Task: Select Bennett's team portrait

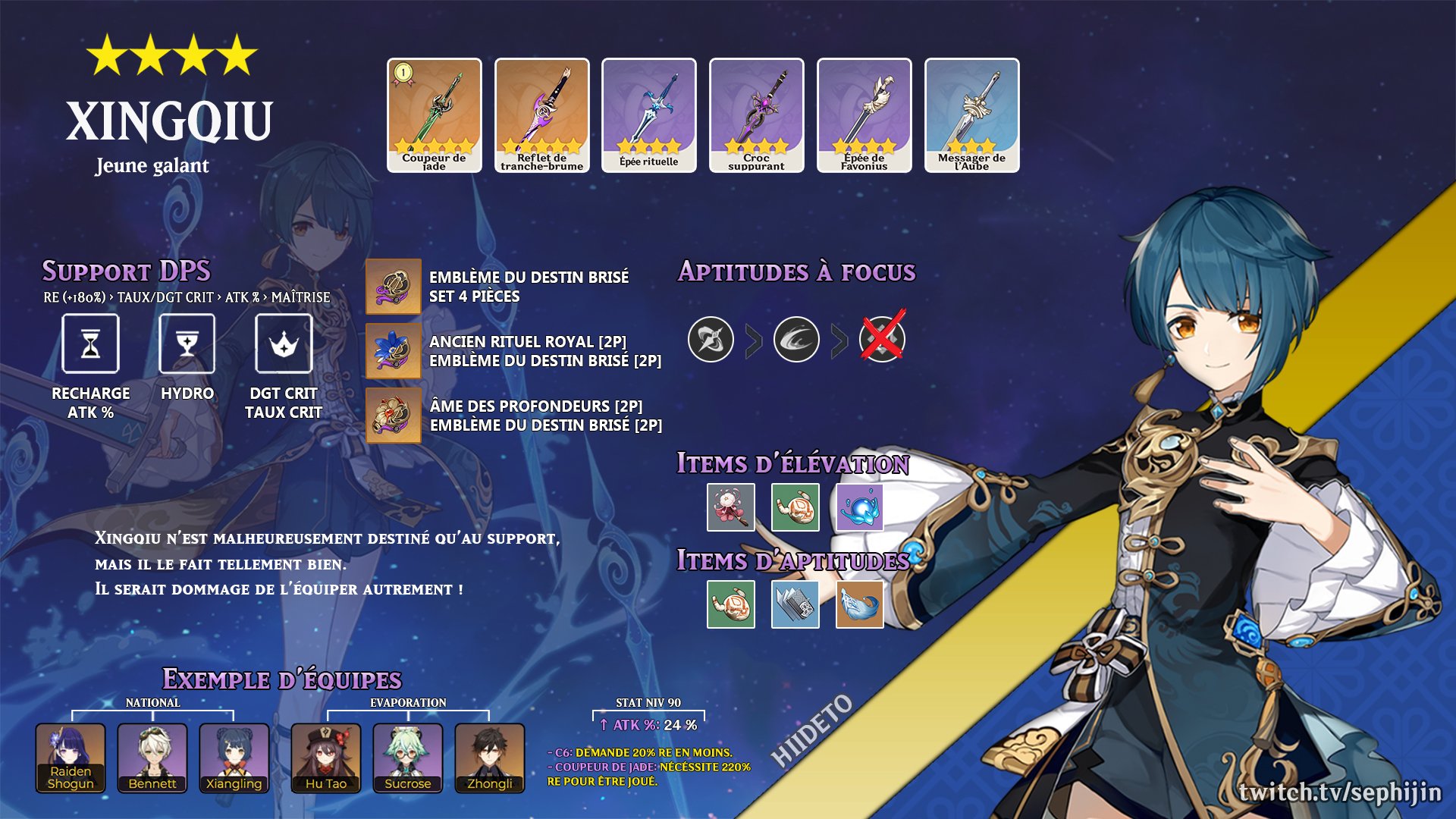Action: pos(152,758)
